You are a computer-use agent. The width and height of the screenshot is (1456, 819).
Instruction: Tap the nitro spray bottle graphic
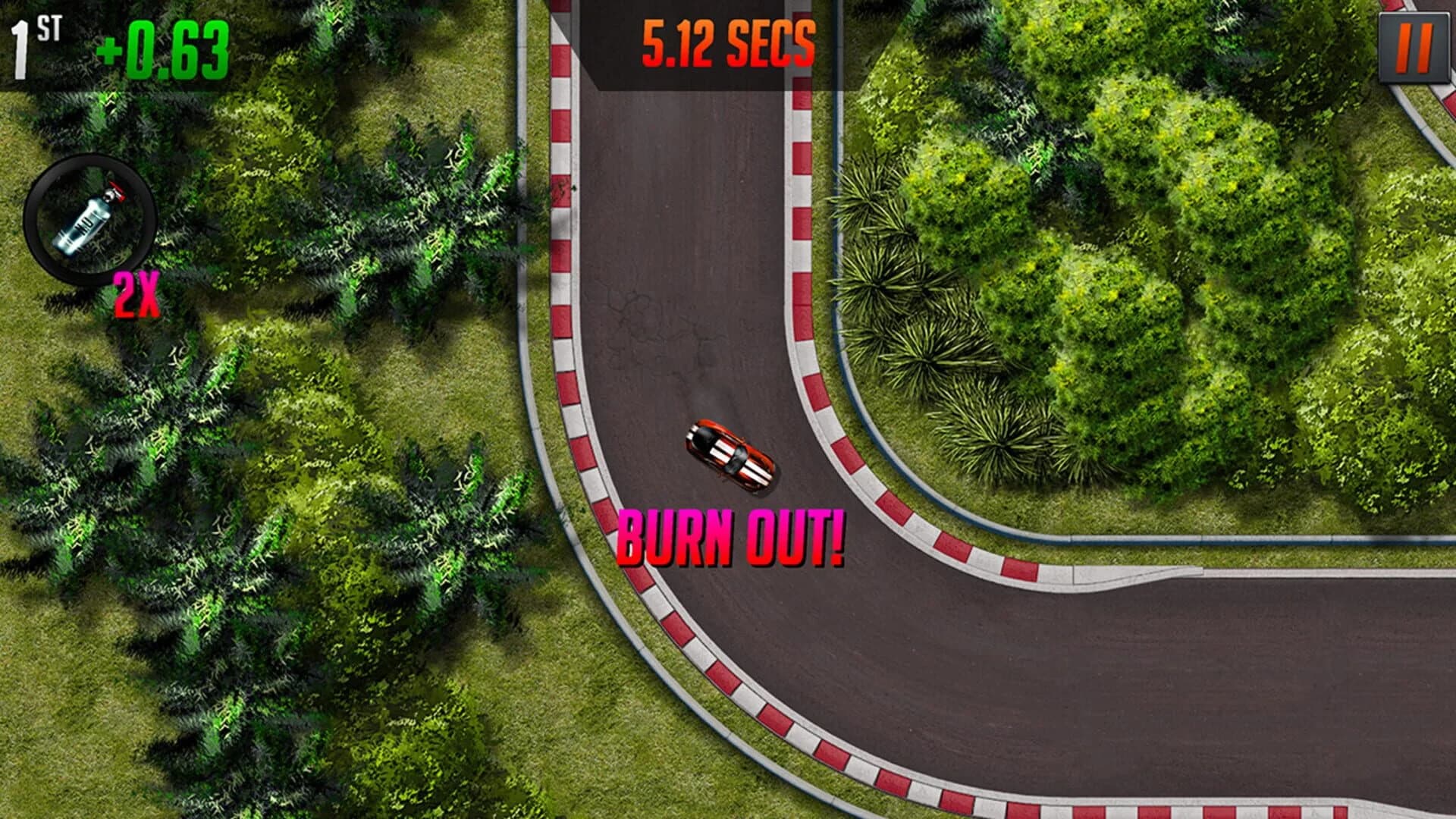[x=83, y=224]
